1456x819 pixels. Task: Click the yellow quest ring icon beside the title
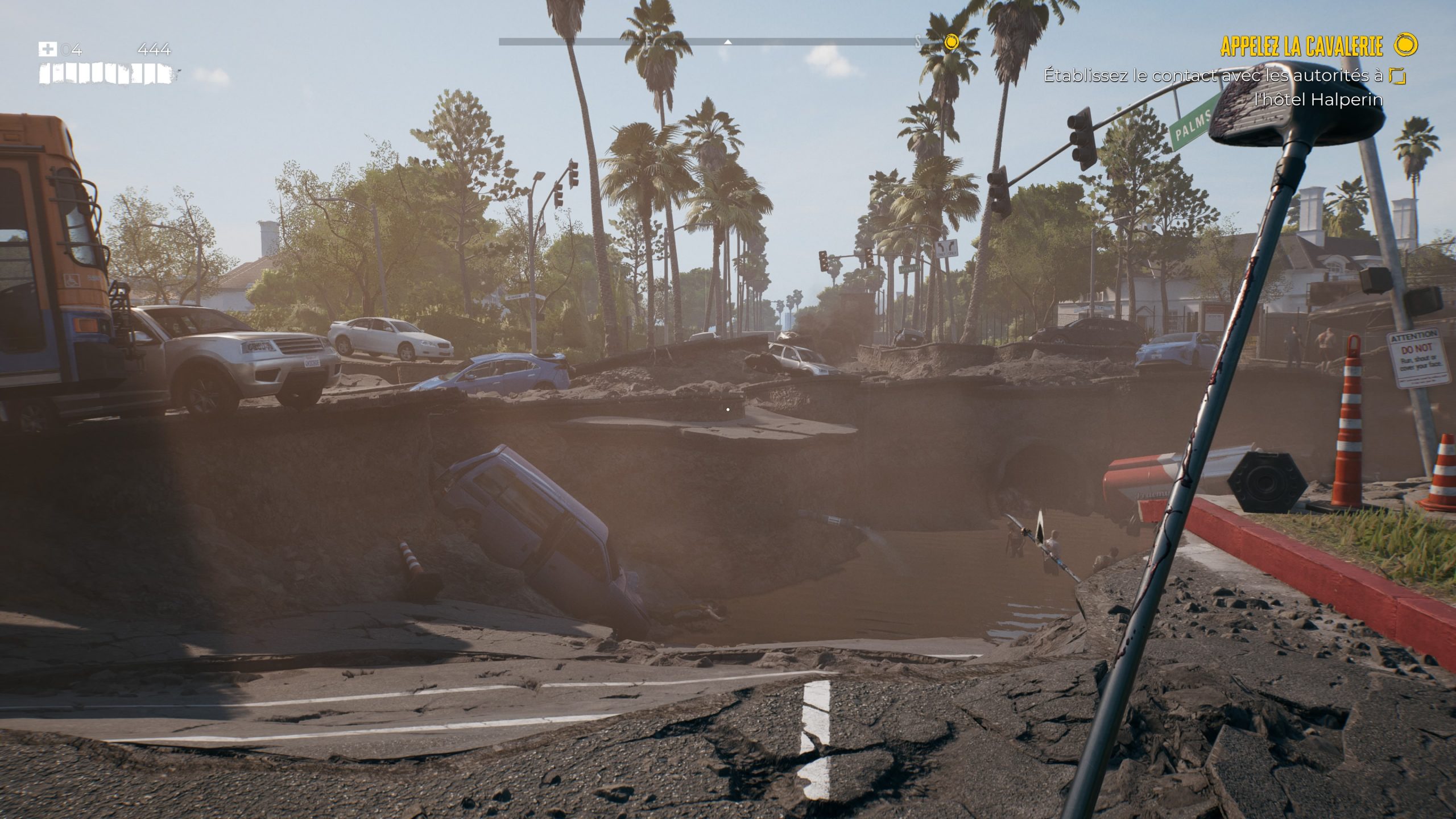(x=1405, y=45)
